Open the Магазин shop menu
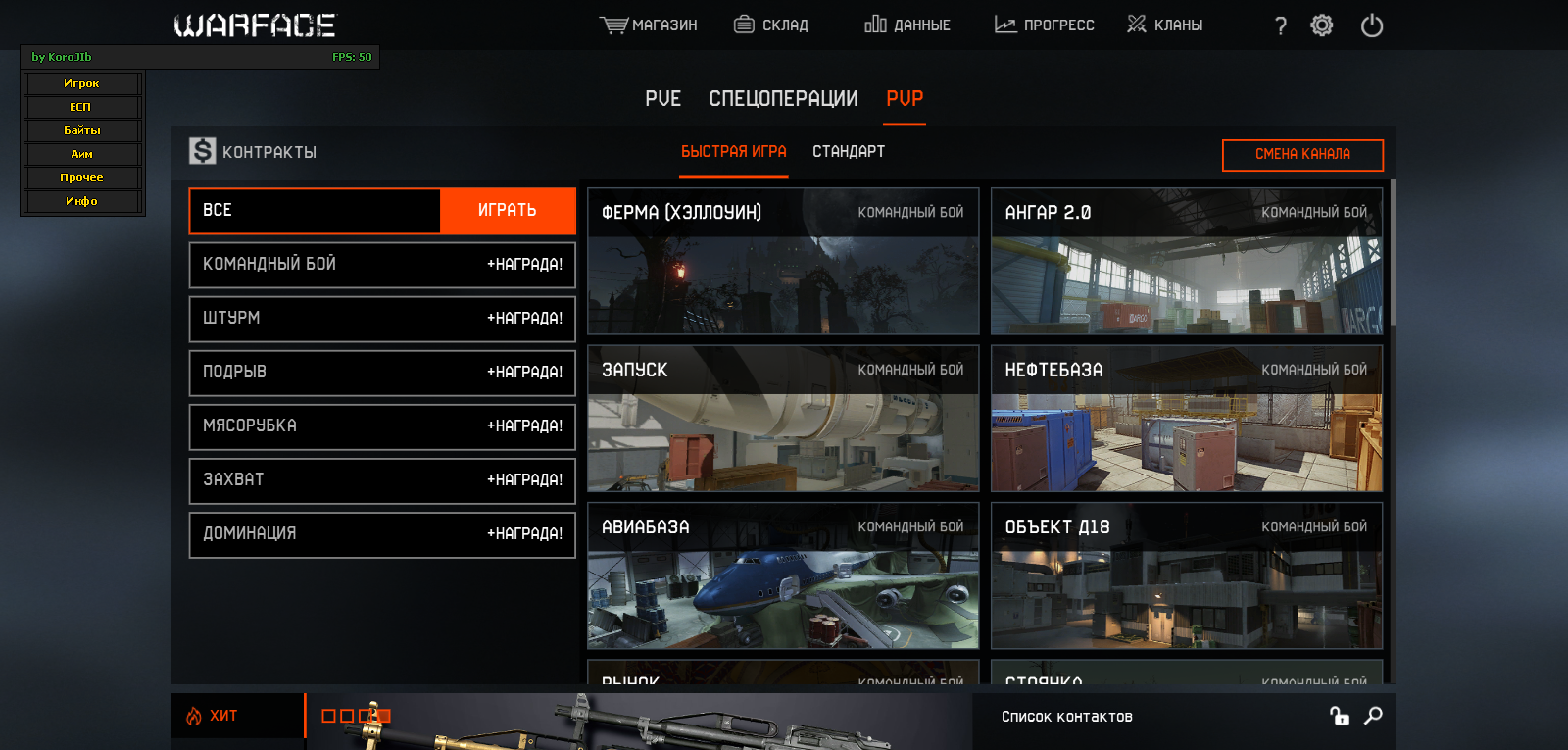 [x=649, y=25]
